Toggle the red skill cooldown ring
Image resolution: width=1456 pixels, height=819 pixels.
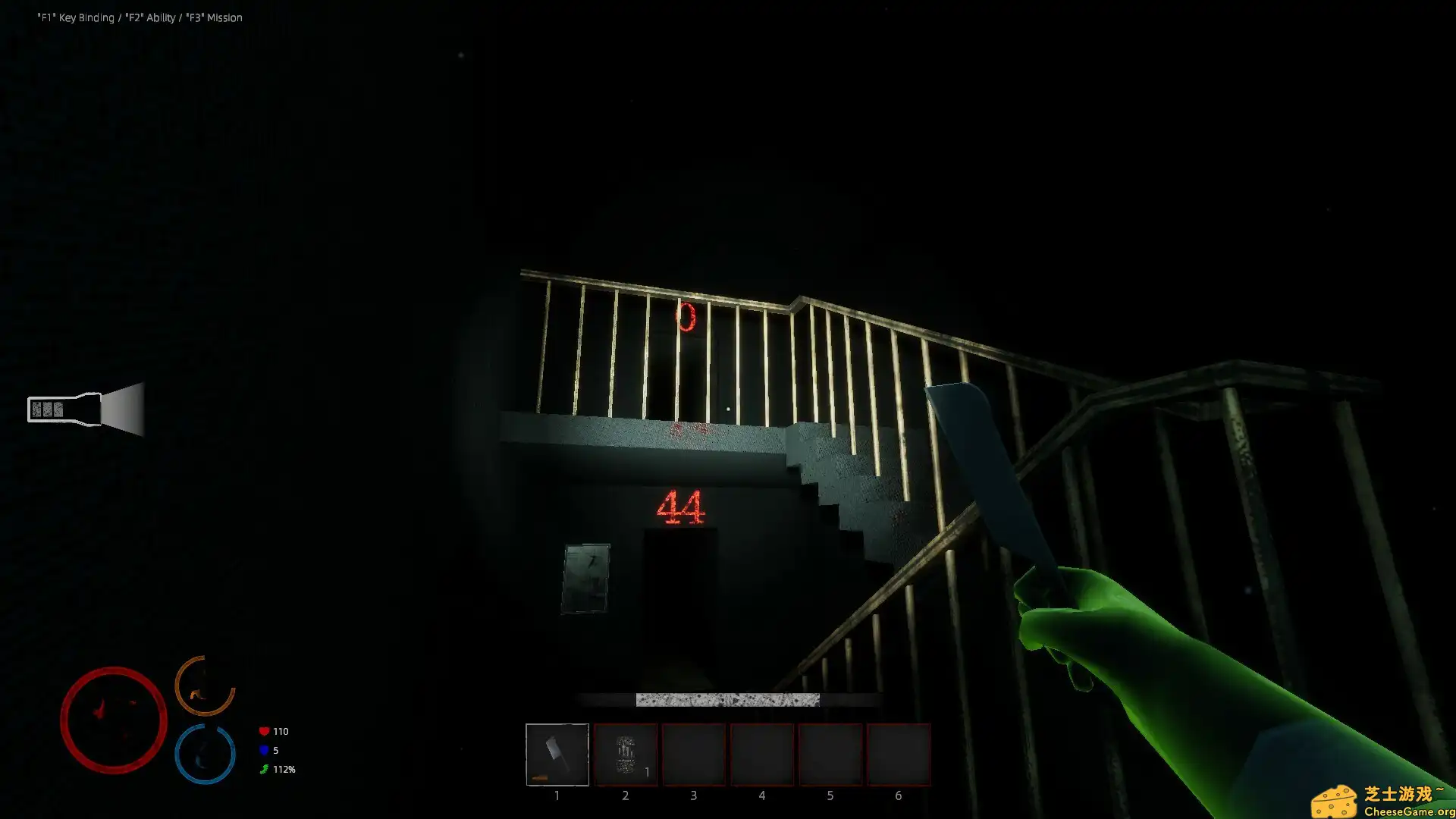[114, 720]
